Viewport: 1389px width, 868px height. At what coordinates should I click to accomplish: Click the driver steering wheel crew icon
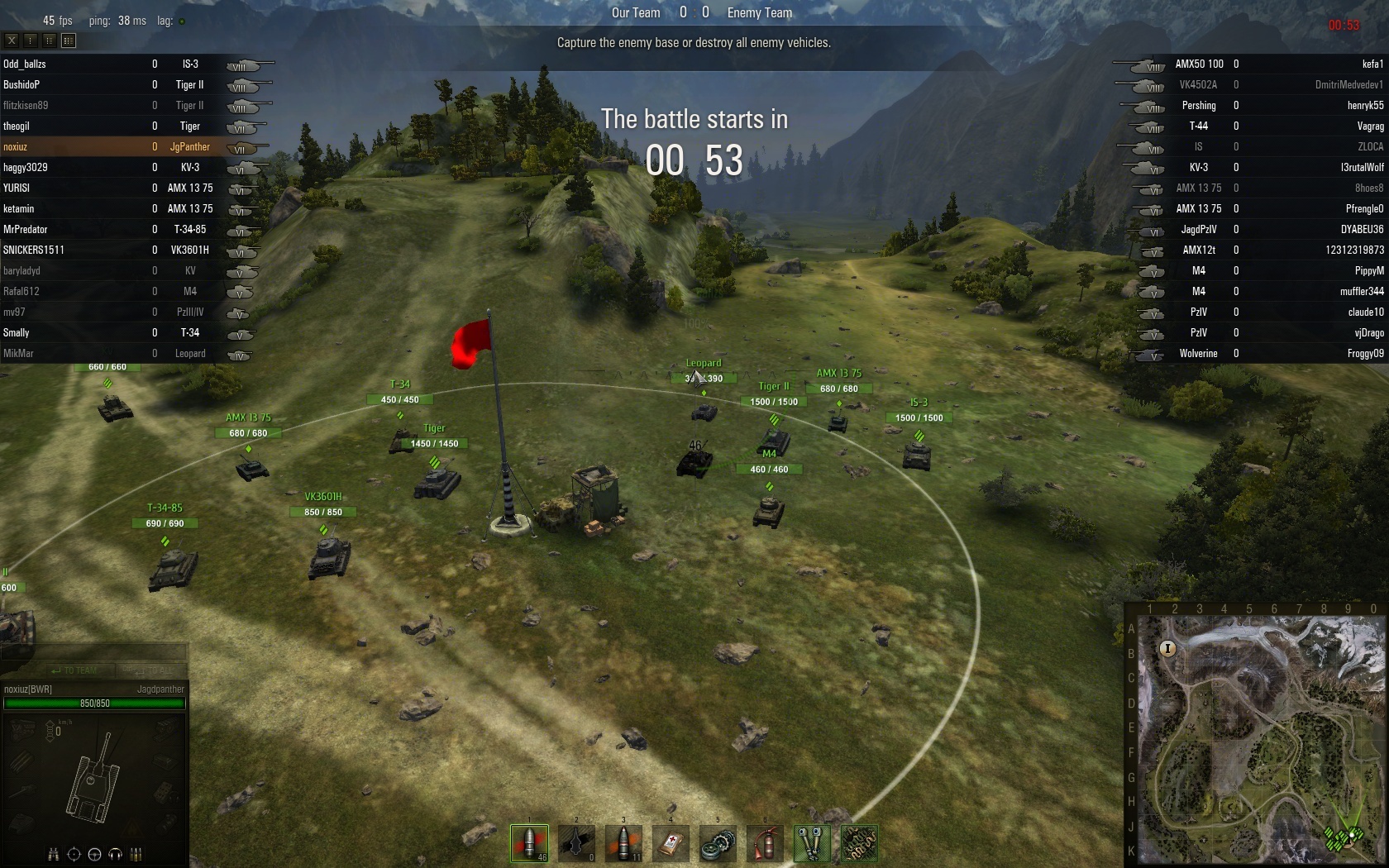point(94,854)
